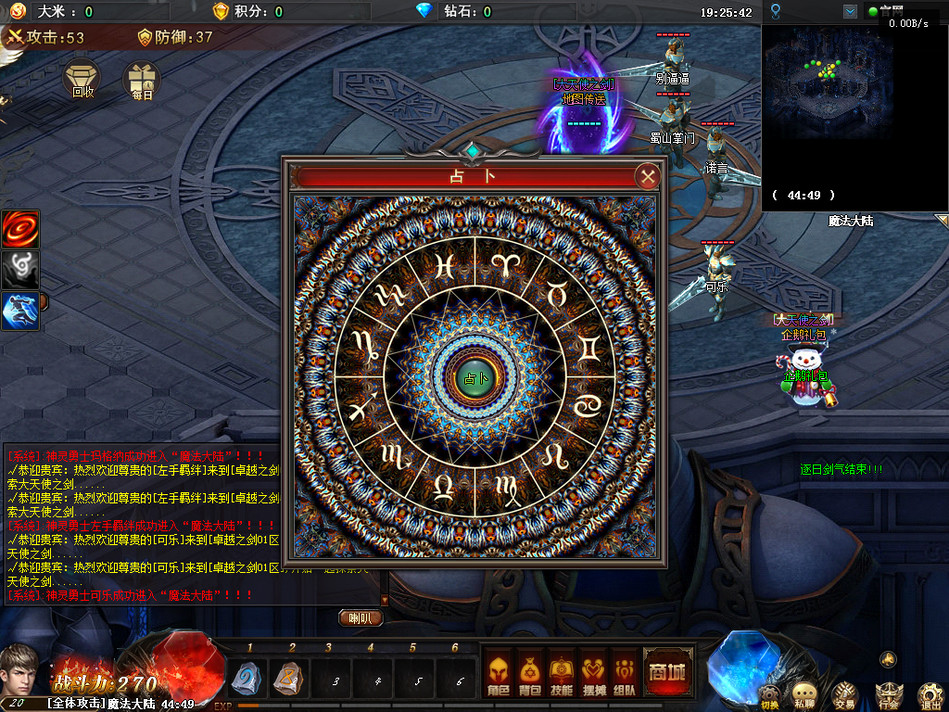Image resolution: width=949 pixels, height=712 pixels.
Task: Open the 私聊 private chat
Action: [x=804, y=693]
